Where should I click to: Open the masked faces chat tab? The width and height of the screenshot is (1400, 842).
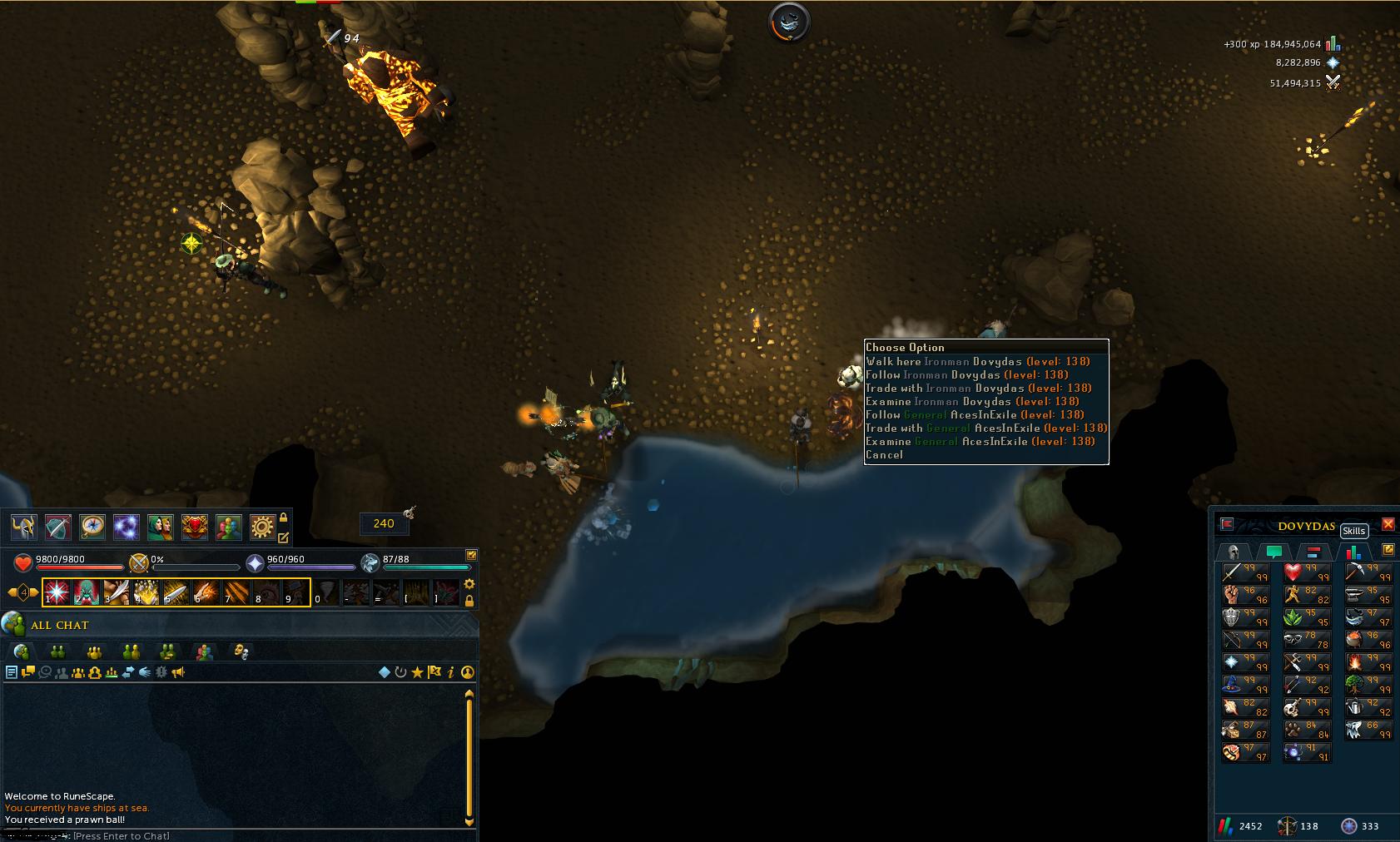(241, 651)
